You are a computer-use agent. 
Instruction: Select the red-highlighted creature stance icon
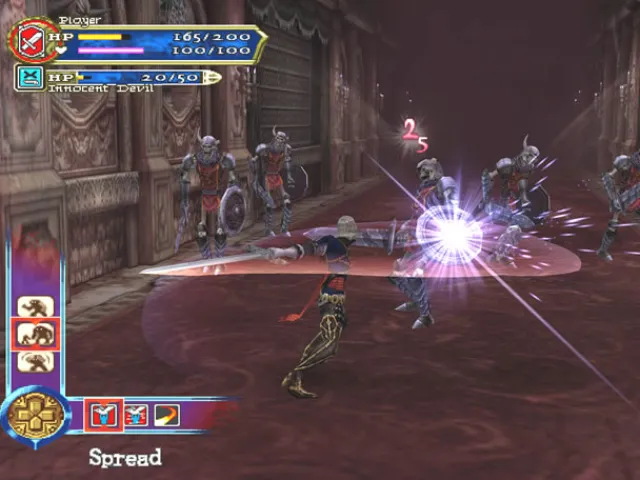coord(36,334)
